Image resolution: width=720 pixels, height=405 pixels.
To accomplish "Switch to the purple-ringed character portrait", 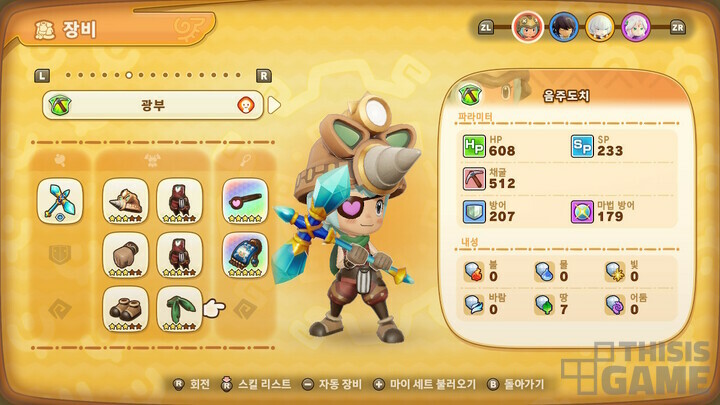I will click(x=636, y=27).
